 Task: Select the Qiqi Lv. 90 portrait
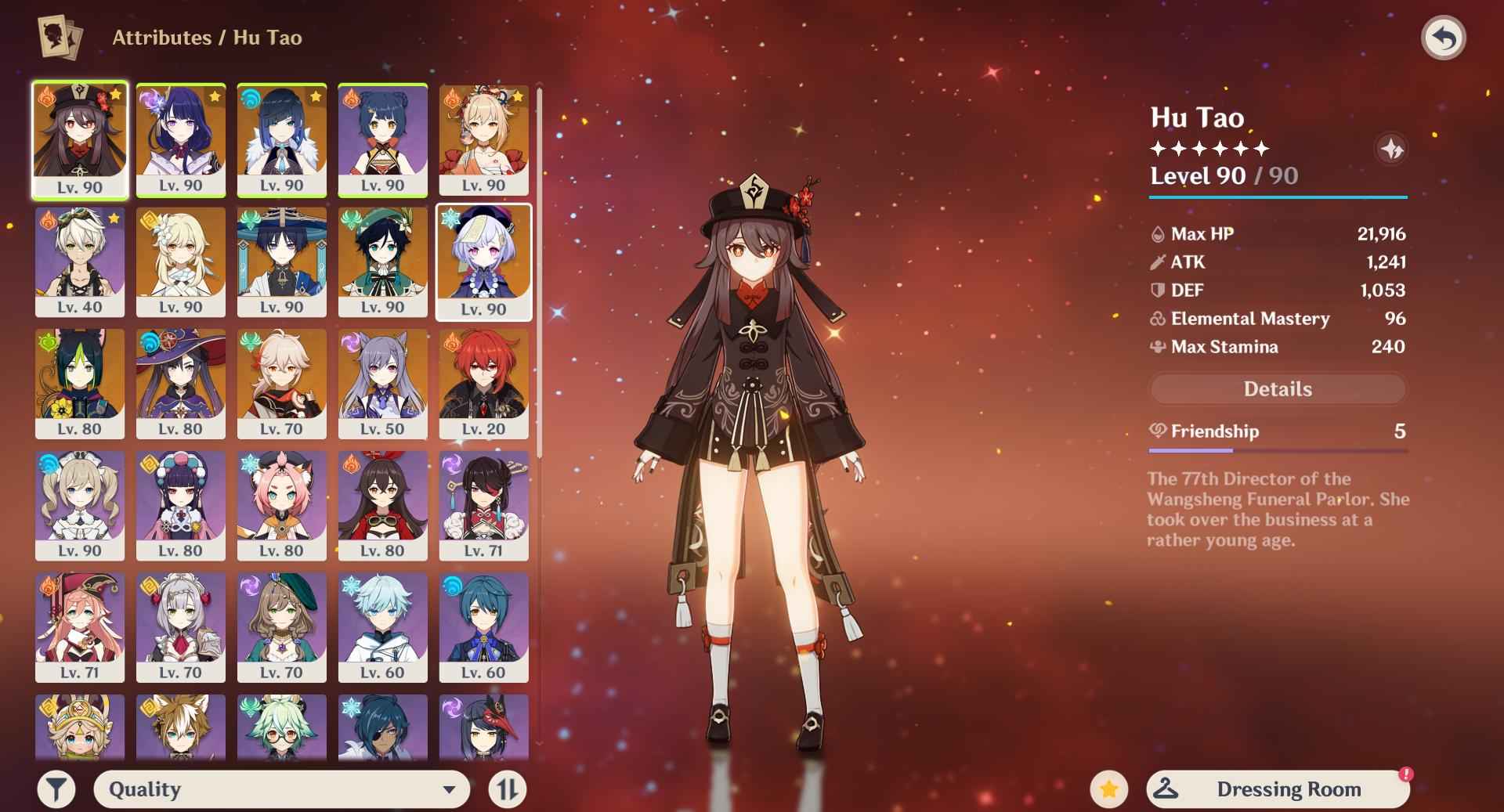483,262
